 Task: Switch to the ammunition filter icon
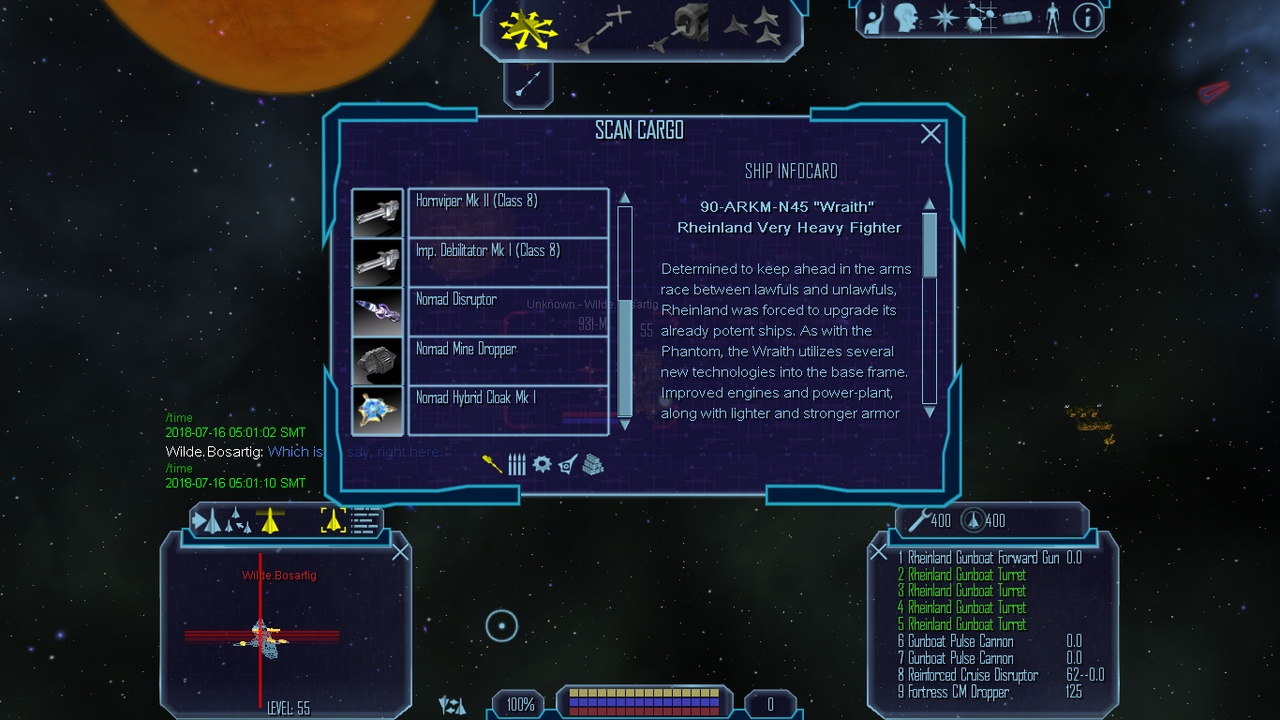coord(517,464)
